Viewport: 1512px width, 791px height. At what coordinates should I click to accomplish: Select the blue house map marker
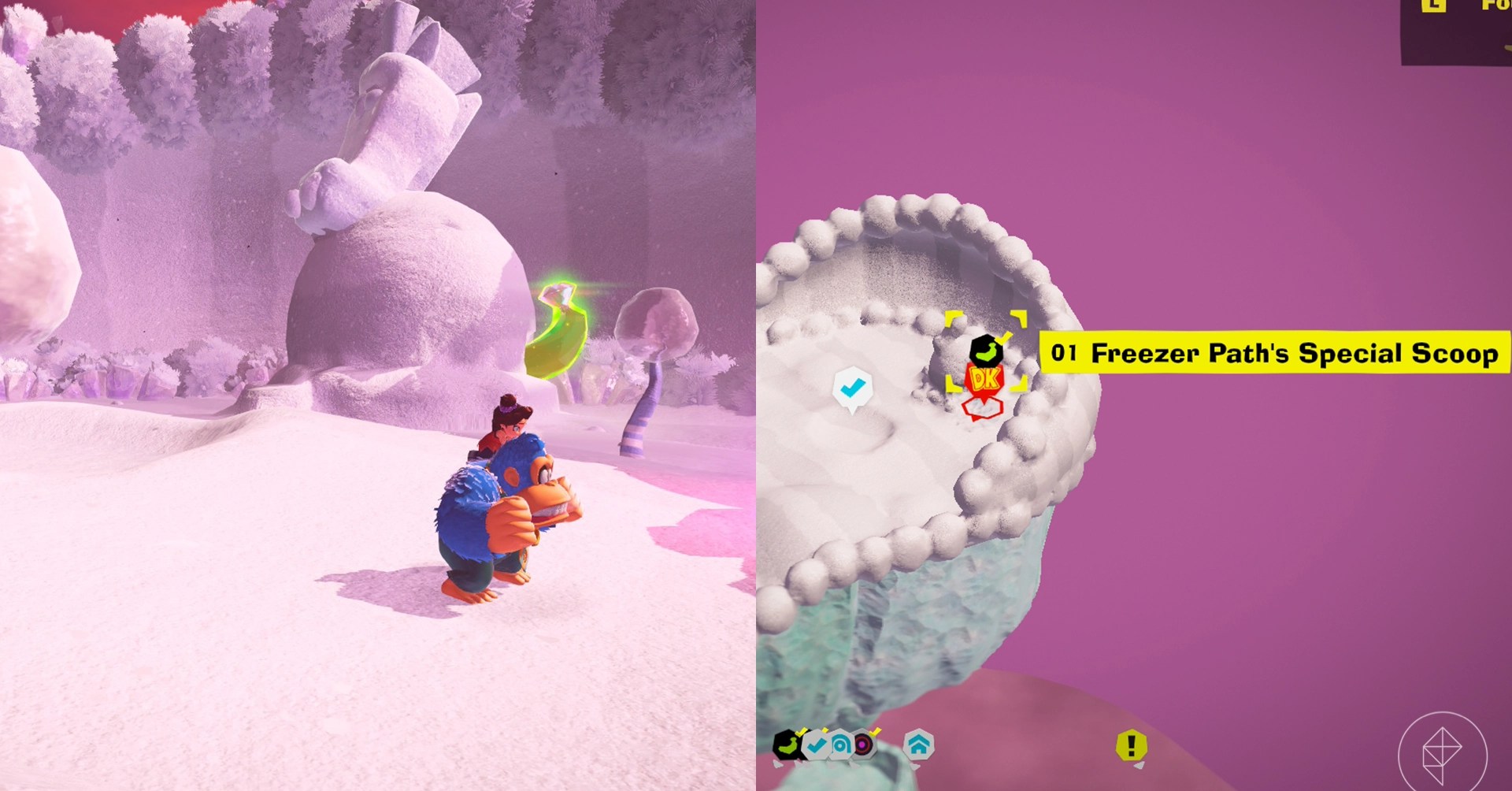(918, 745)
